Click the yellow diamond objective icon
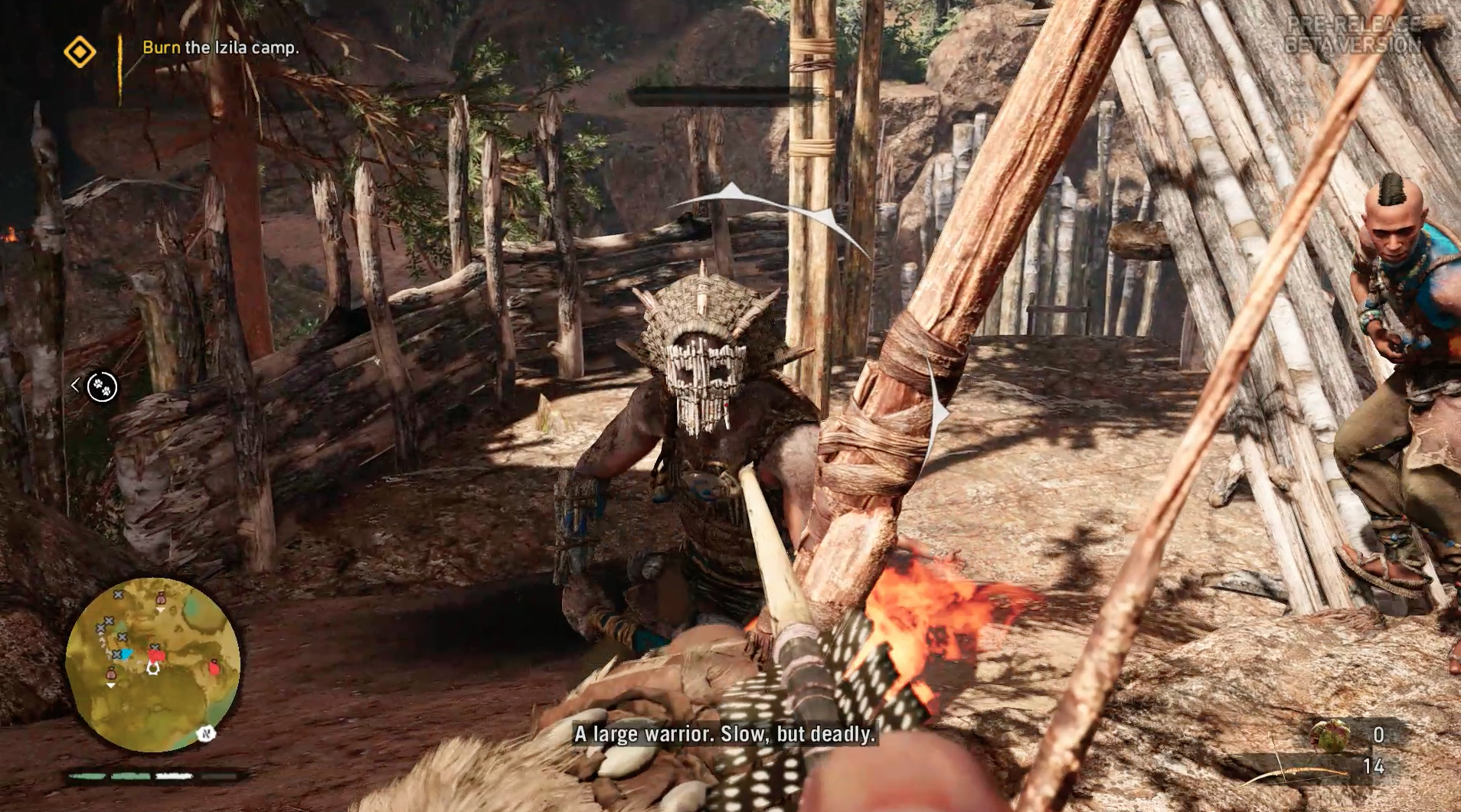 [80, 52]
